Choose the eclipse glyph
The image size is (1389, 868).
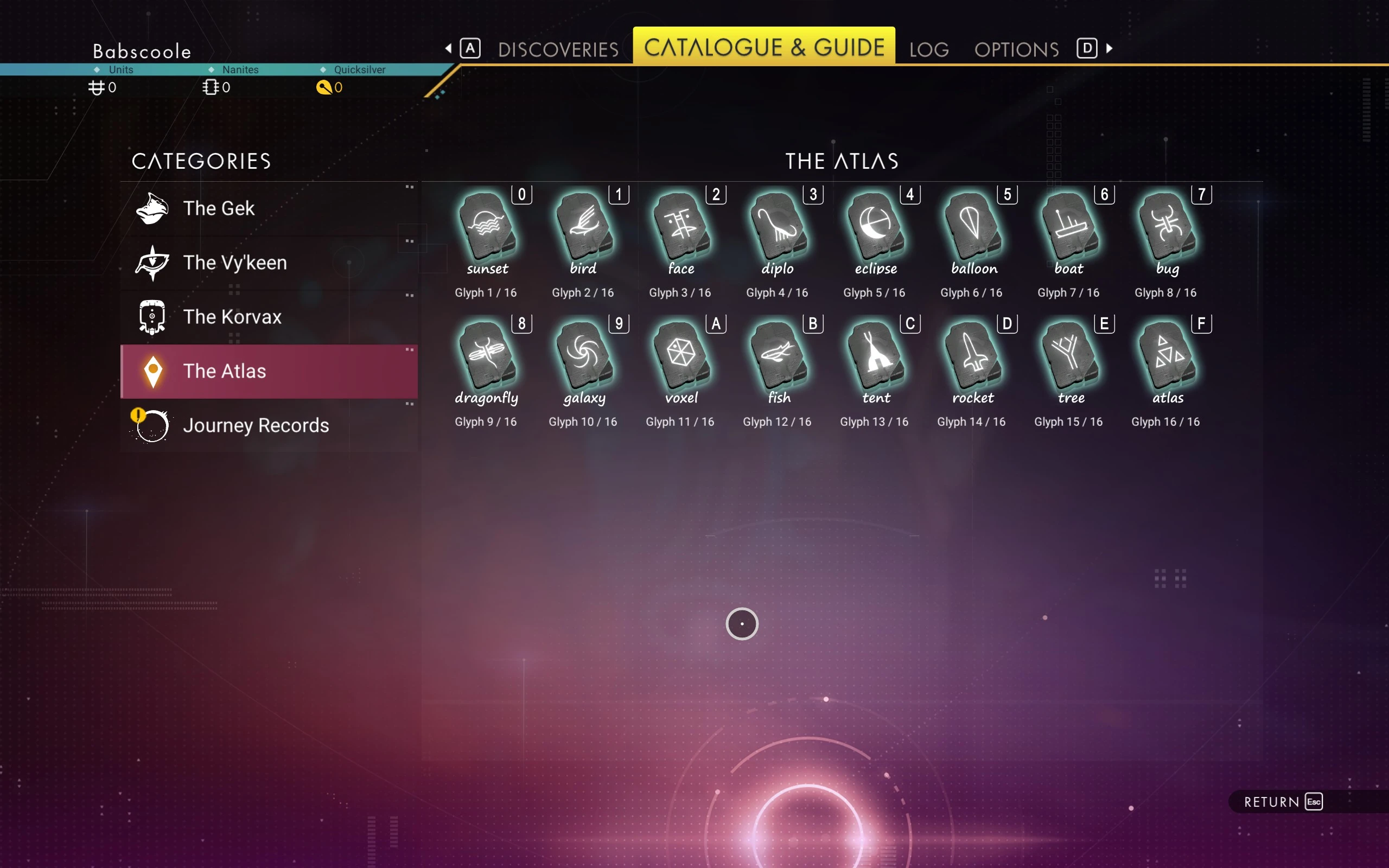tap(875, 227)
